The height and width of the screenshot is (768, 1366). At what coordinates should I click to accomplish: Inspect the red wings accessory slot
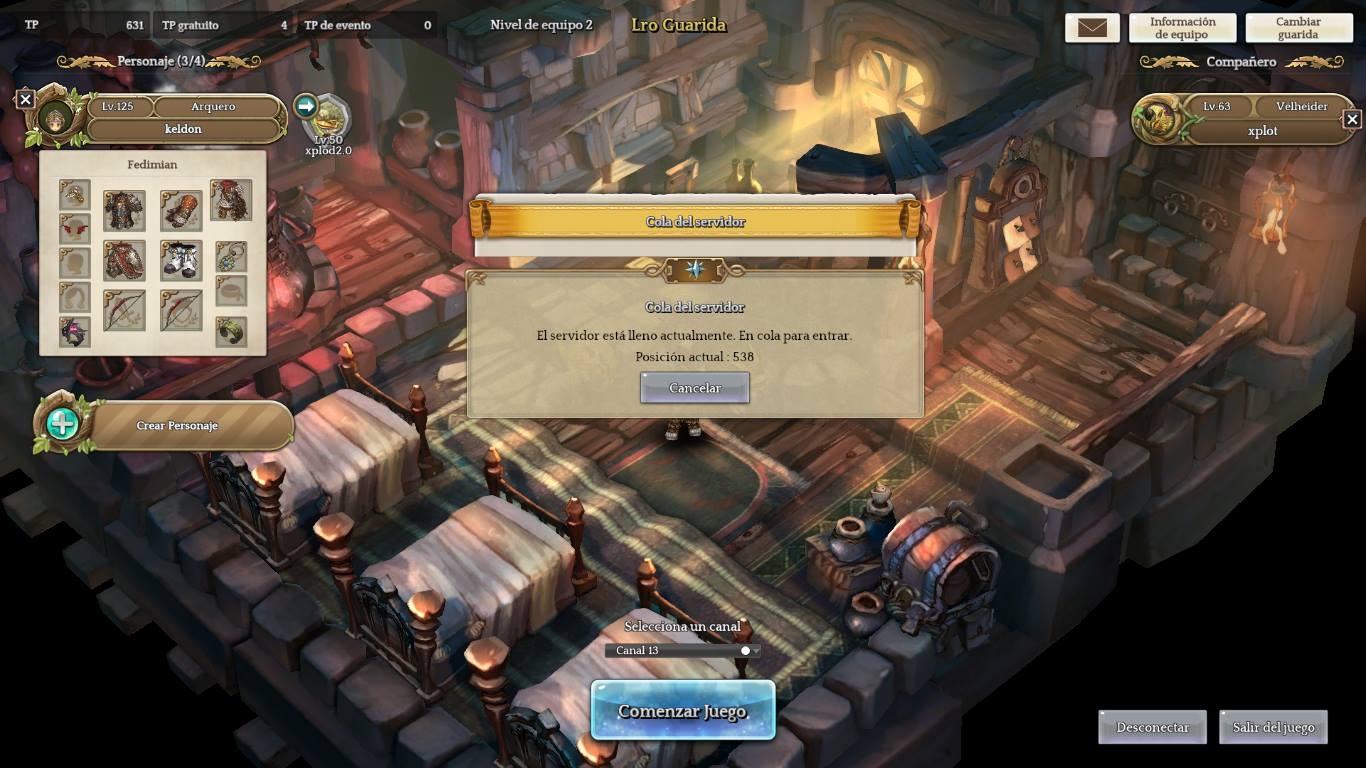75,229
